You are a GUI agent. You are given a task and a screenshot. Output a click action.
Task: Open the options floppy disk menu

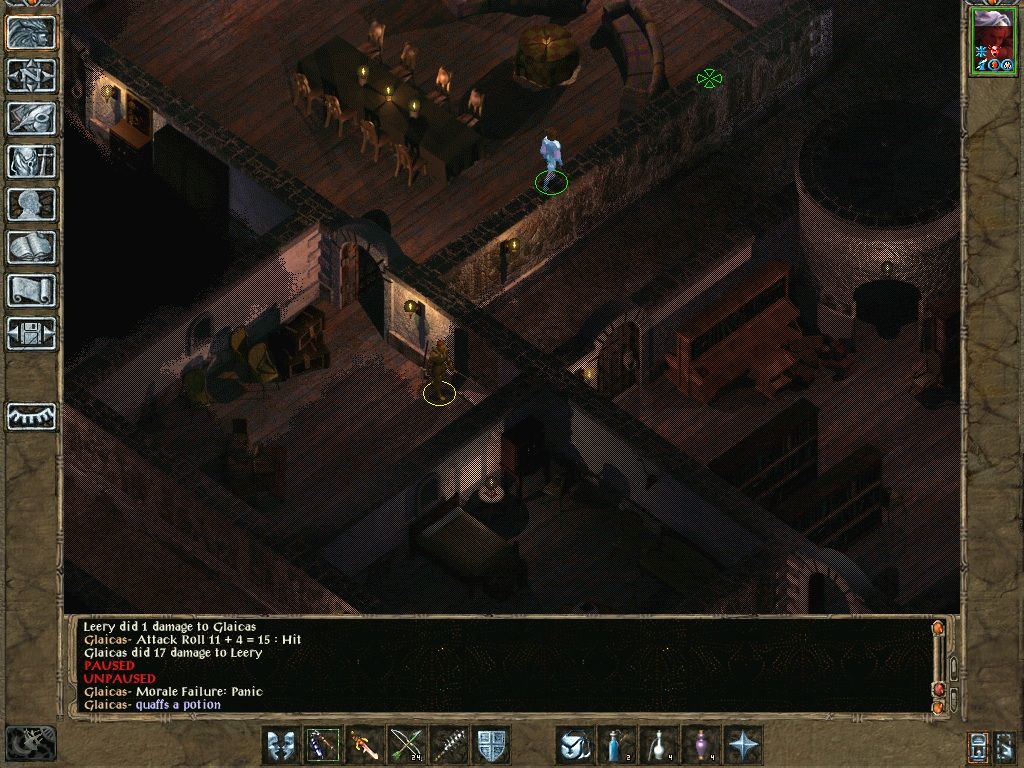(32, 333)
